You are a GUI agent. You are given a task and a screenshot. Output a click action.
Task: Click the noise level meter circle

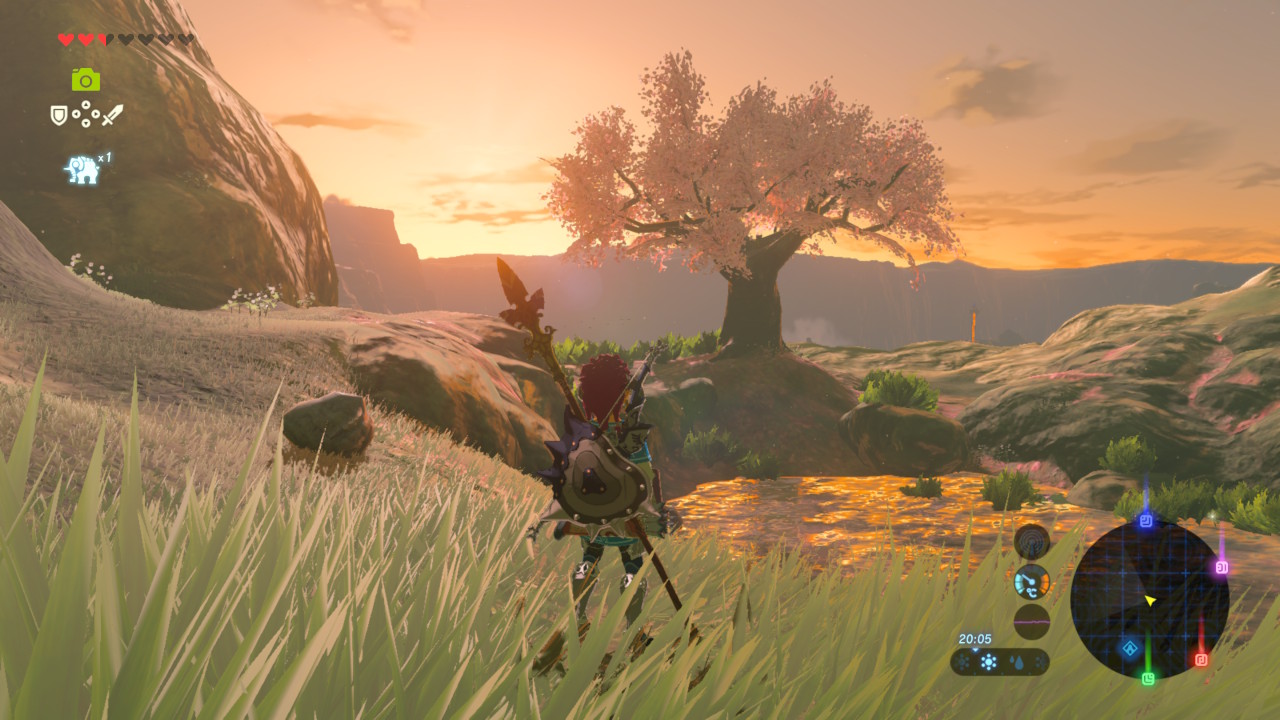(x=1032, y=621)
